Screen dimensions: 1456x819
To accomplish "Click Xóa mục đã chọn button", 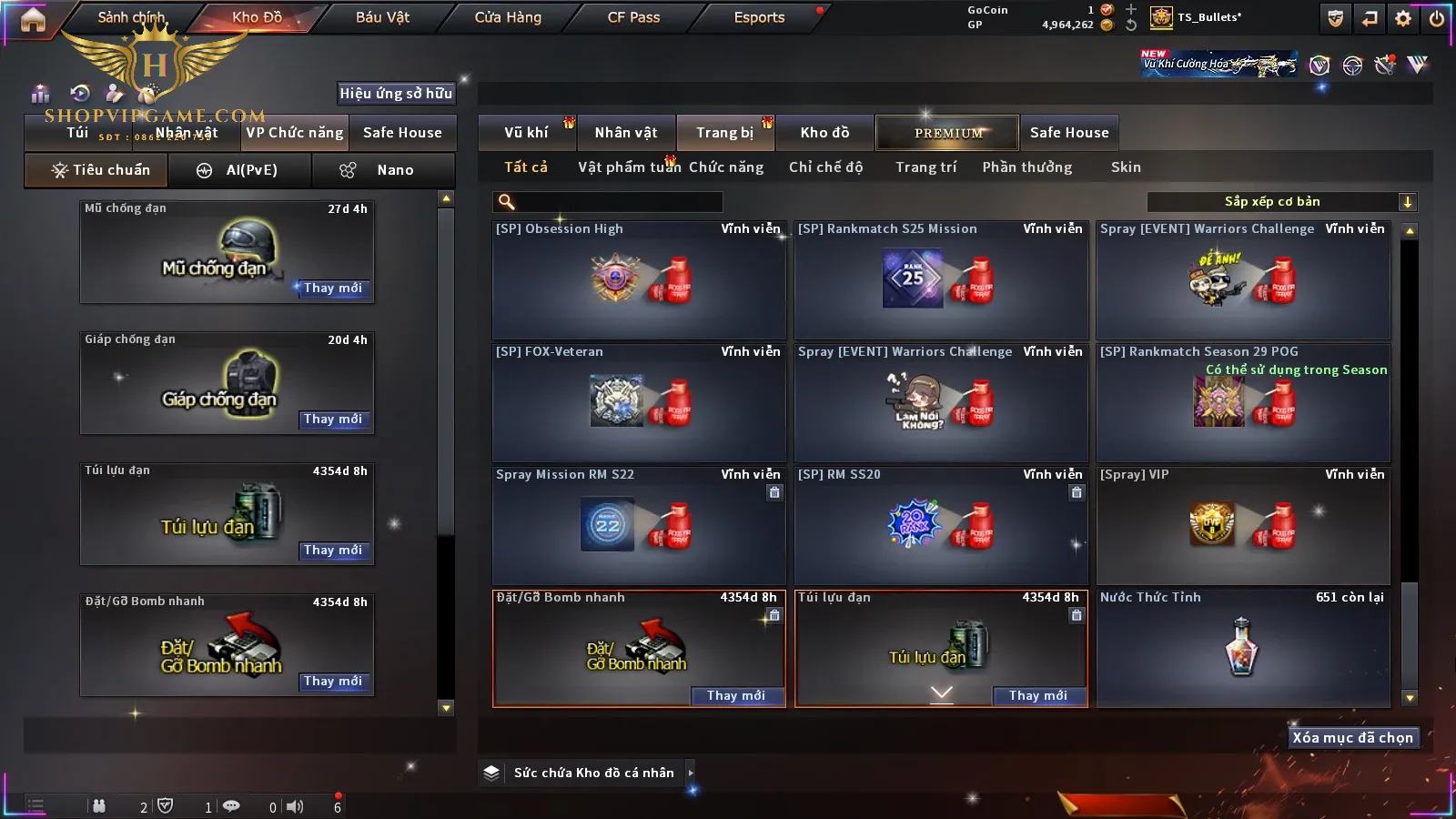I will pyautogui.click(x=1352, y=738).
